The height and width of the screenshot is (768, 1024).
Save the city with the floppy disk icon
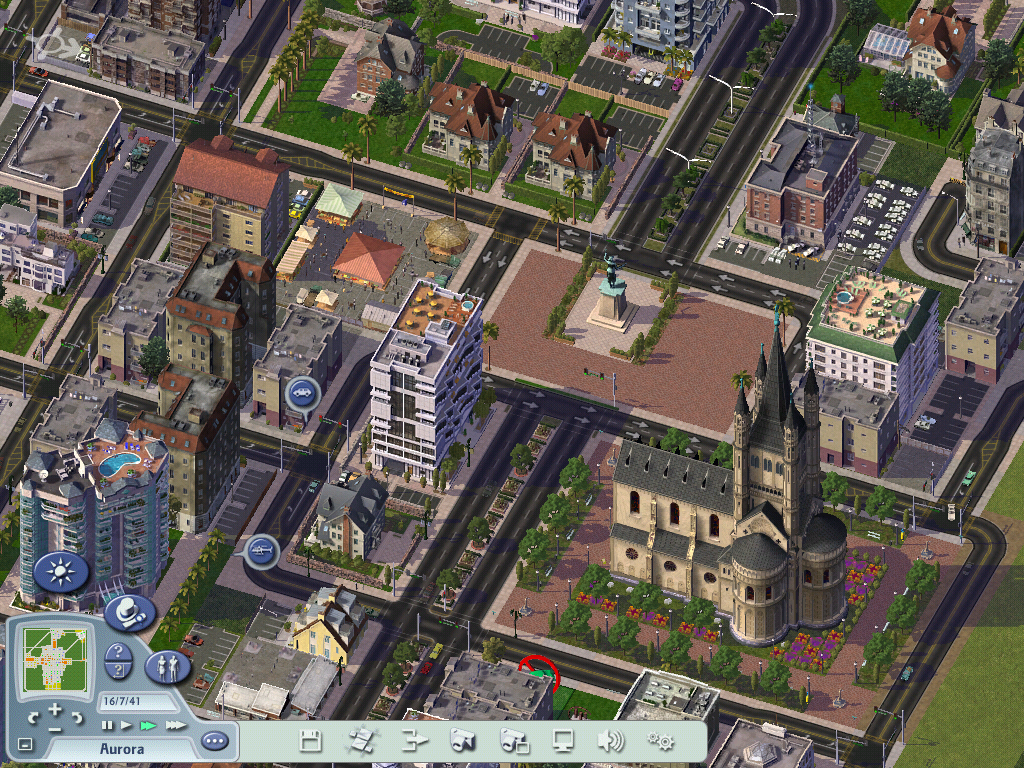(311, 741)
